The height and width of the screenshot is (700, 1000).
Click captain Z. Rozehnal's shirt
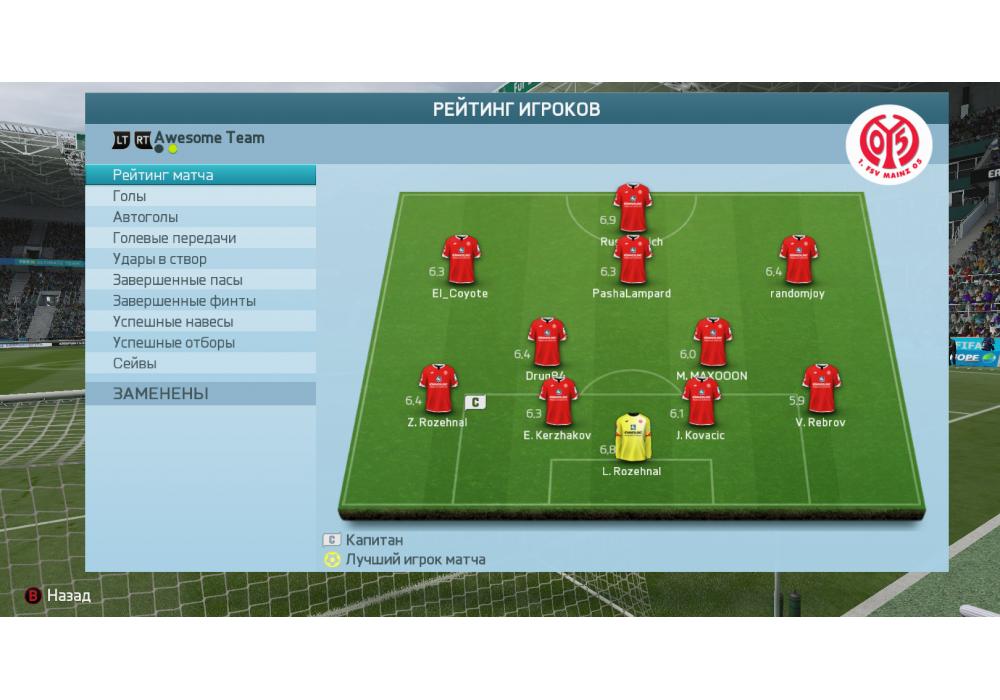coord(438,389)
